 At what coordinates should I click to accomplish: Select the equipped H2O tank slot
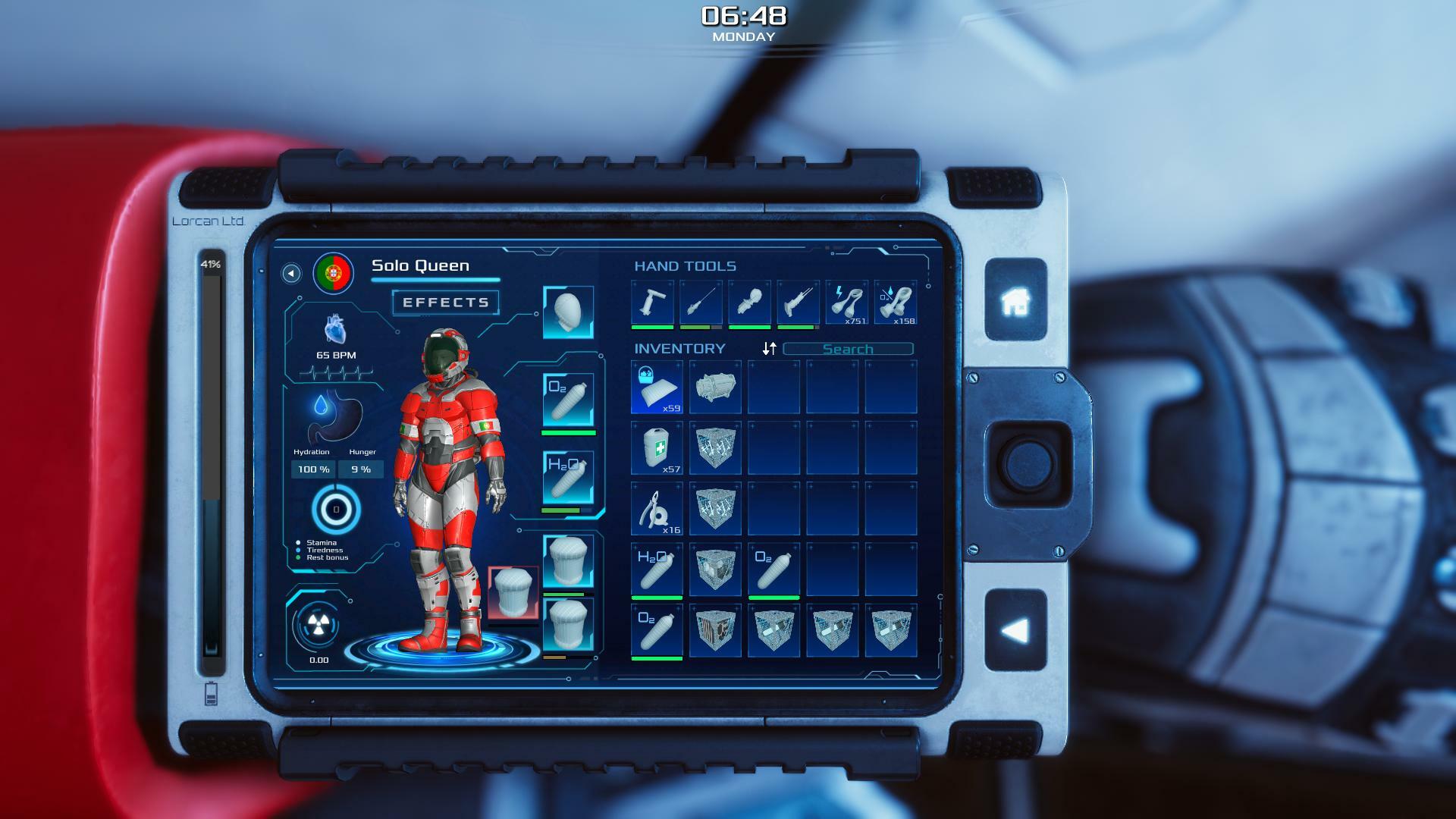tap(568, 477)
